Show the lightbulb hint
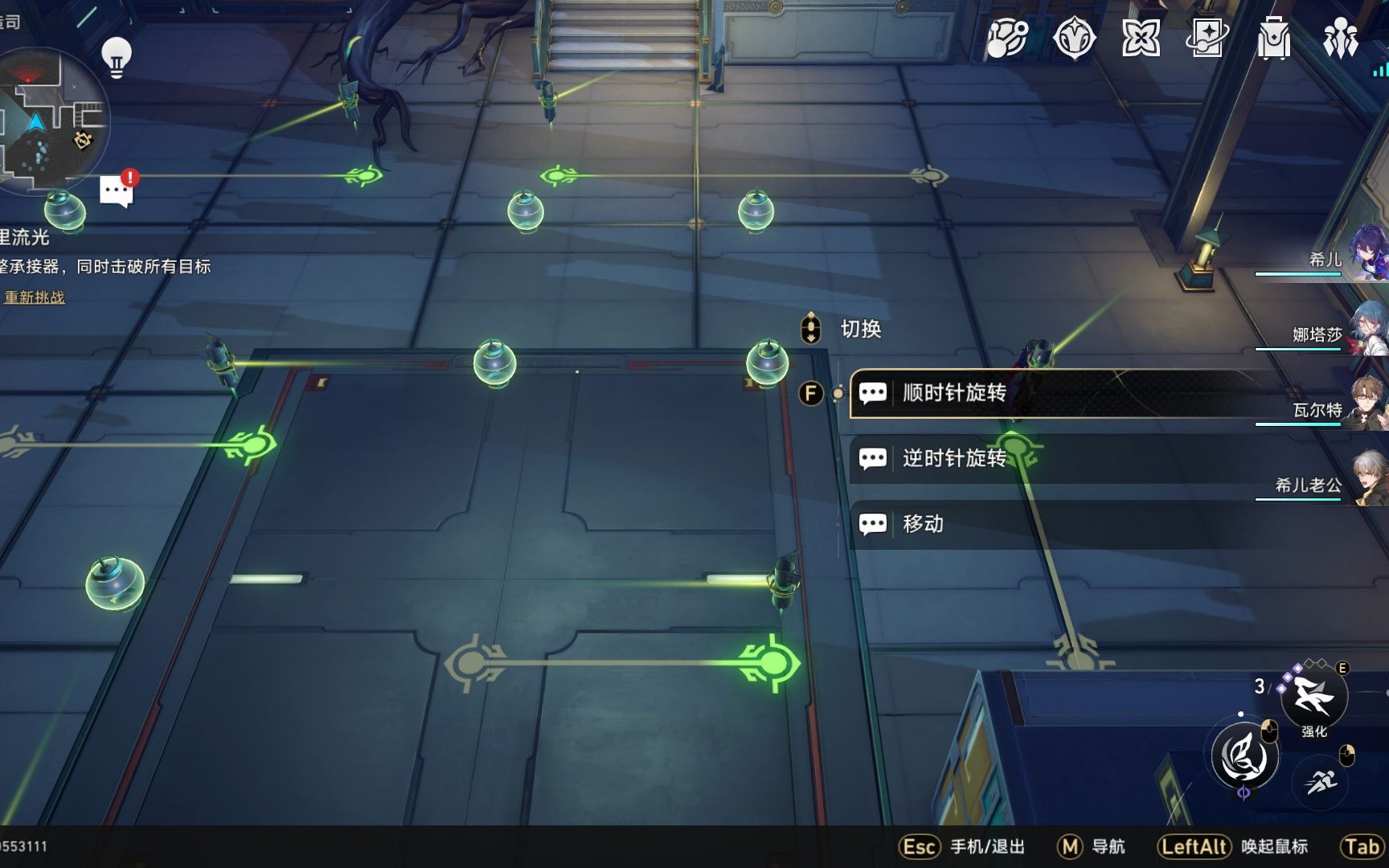Image resolution: width=1389 pixels, height=868 pixels. pyautogui.click(x=117, y=57)
